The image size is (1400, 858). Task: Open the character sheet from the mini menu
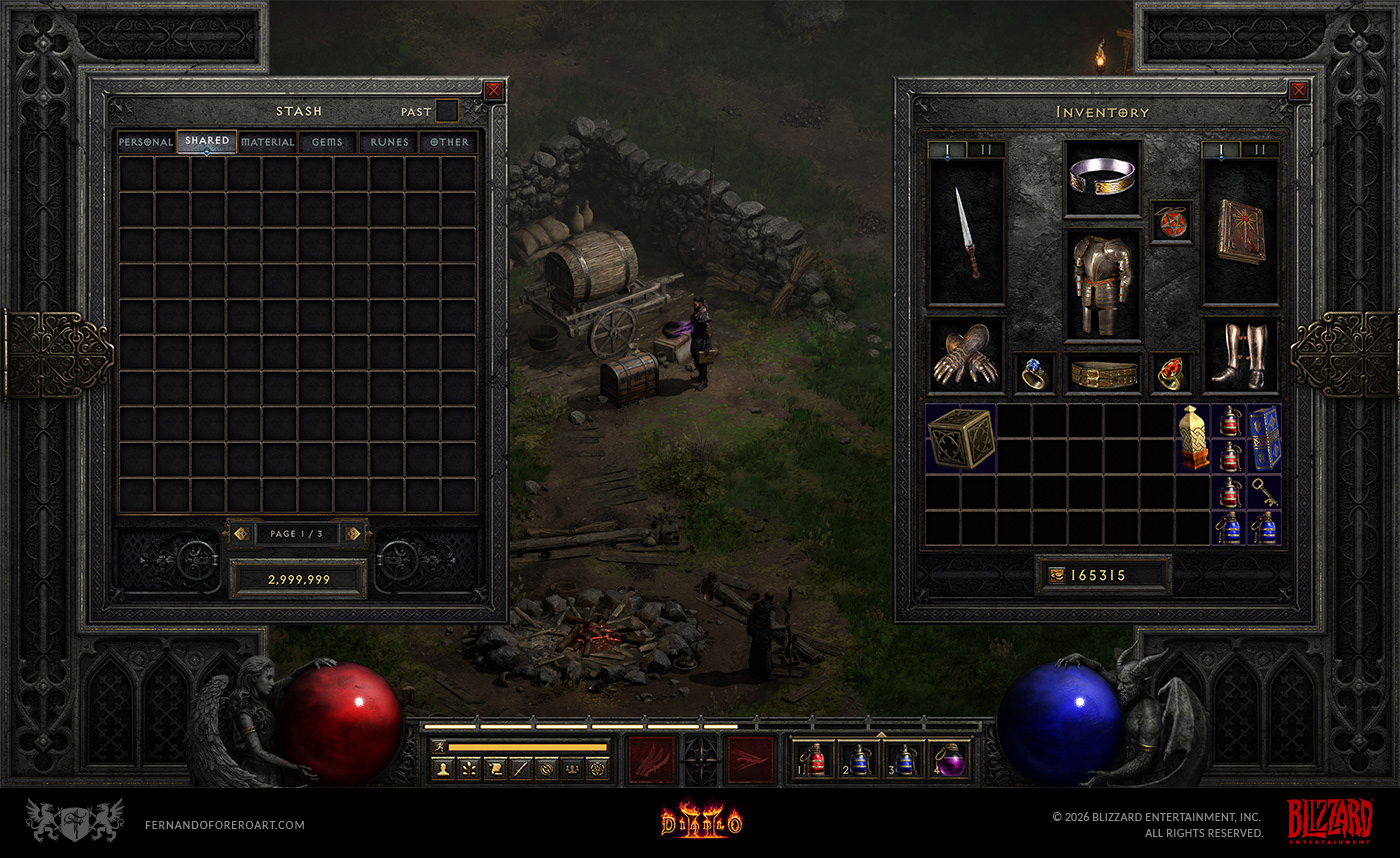click(442, 769)
